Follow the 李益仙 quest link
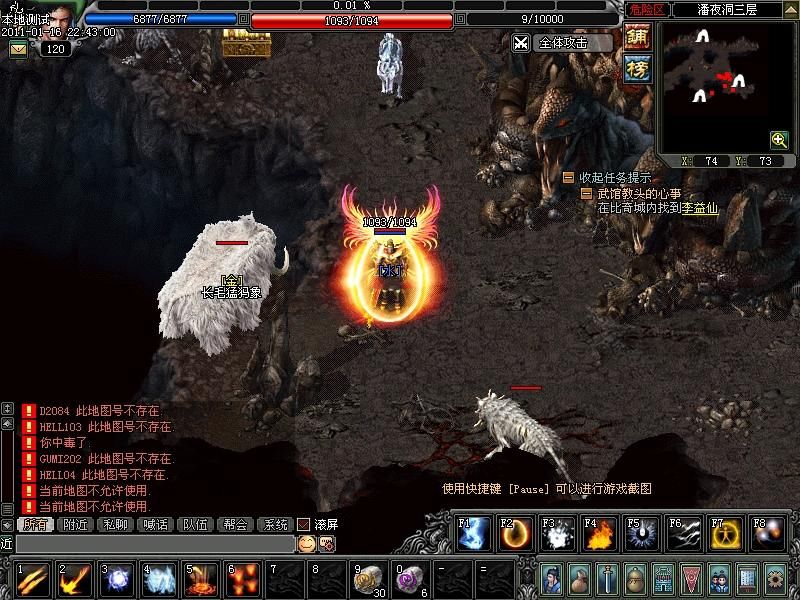 point(700,208)
